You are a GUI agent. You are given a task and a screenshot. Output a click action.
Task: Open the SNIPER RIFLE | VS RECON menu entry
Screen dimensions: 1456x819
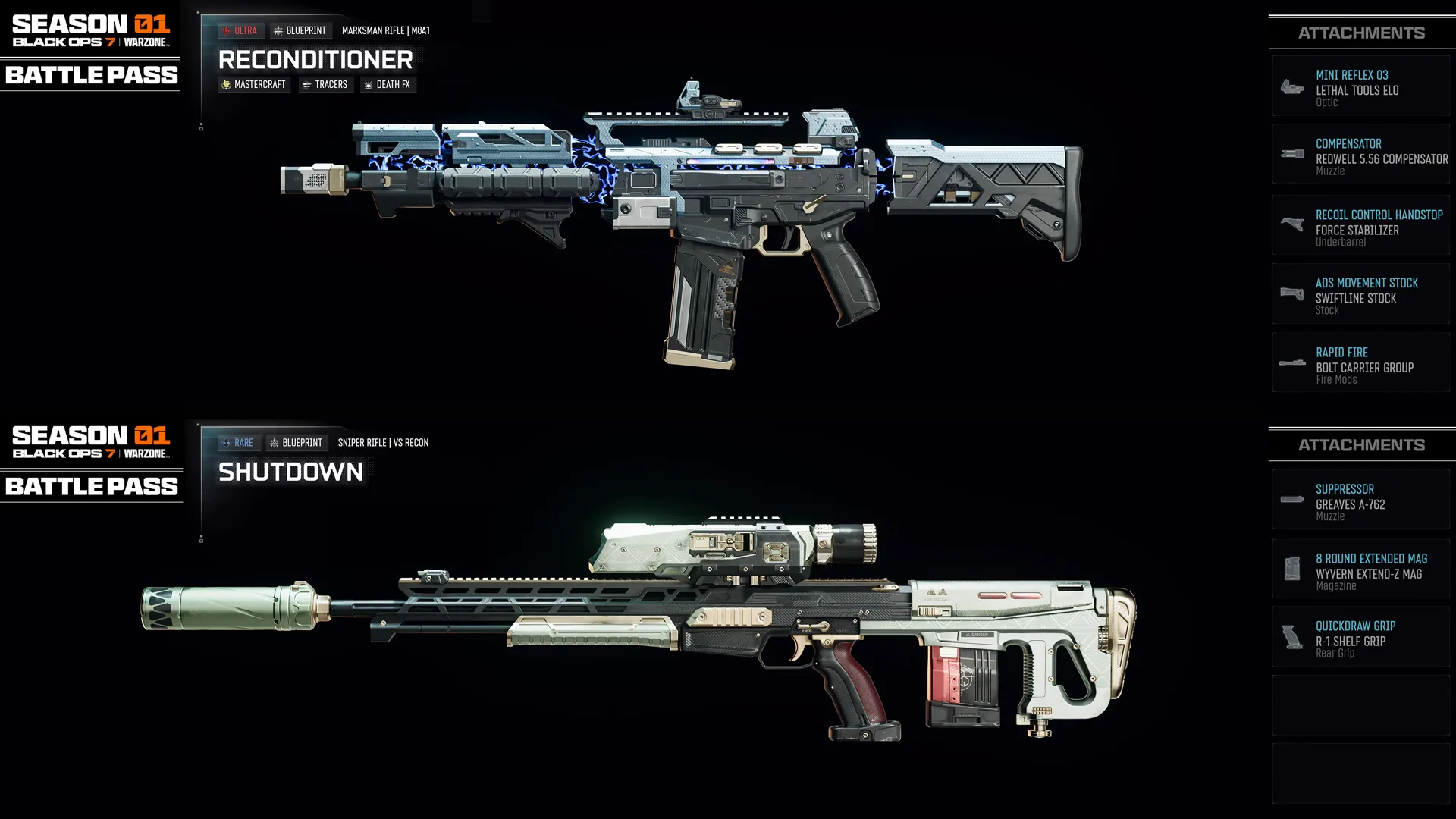(383, 442)
